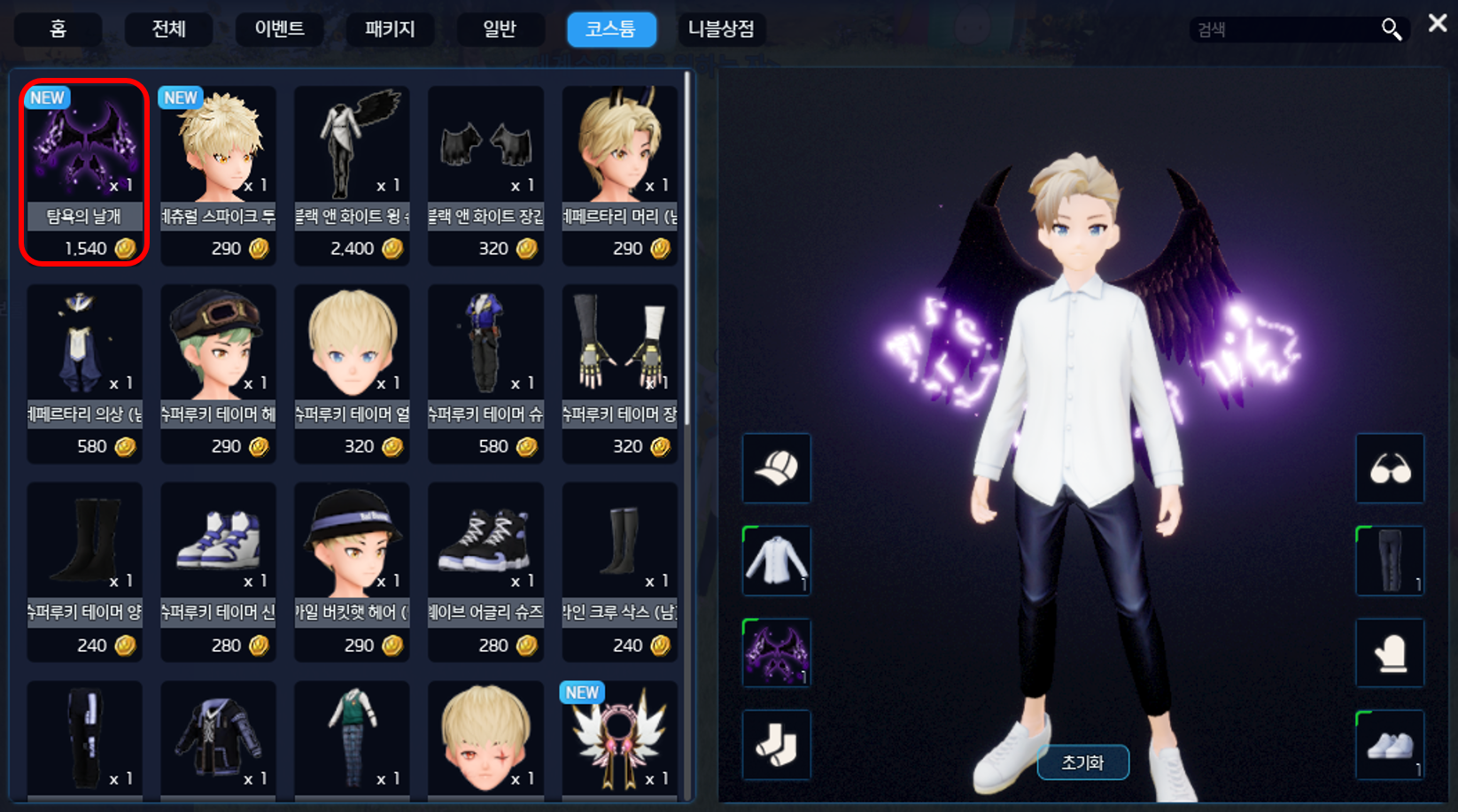Open the 니블상점 tab
Viewport: 1458px width, 812px height.
721,29
